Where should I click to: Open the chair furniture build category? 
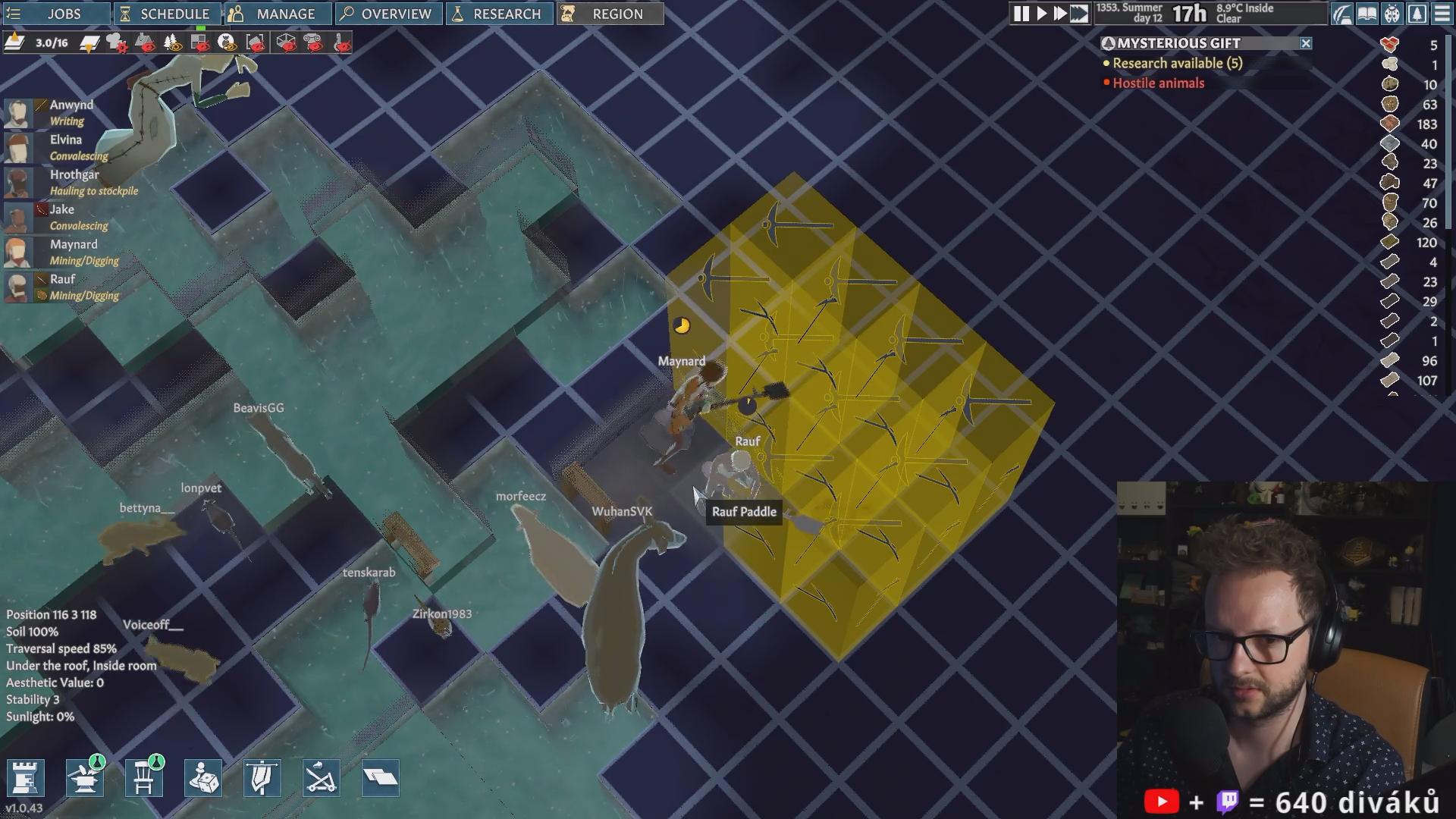point(143,778)
